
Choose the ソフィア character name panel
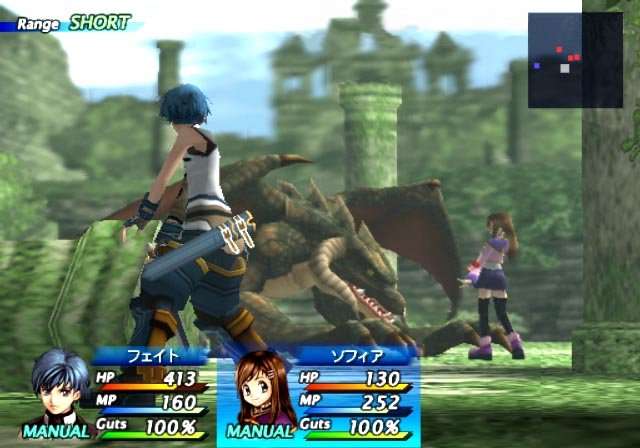tap(355, 355)
